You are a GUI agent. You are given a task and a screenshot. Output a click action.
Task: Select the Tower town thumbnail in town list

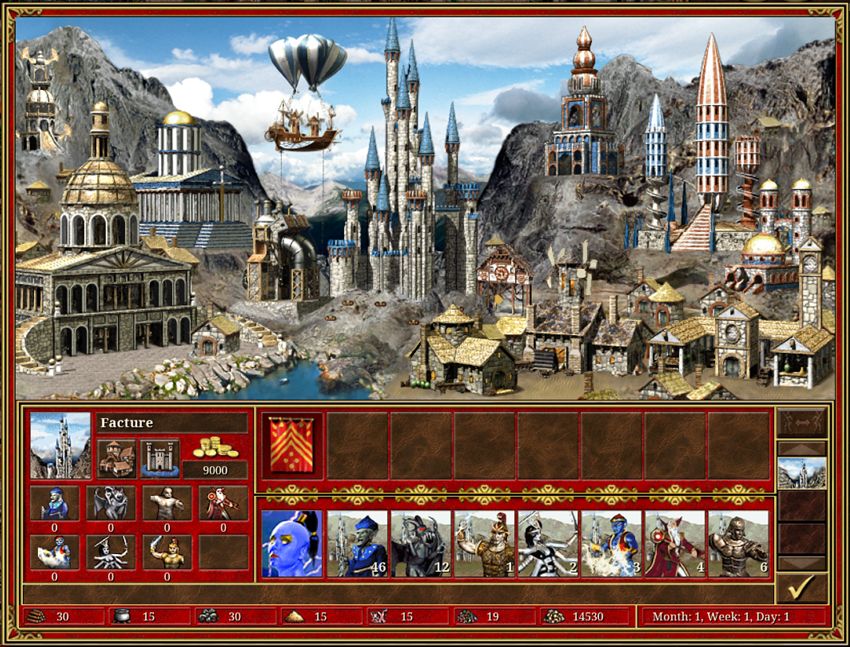point(801,472)
